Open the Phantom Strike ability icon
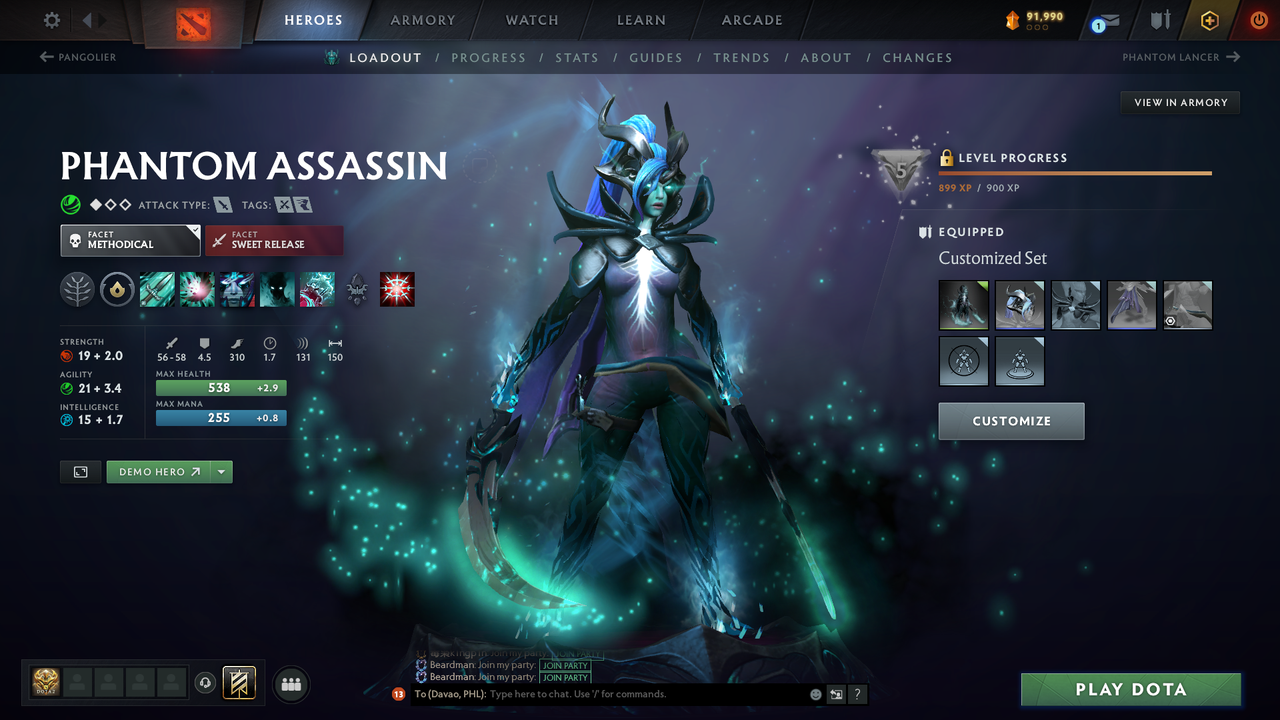Screen dimensions: 1280x720 tap(196, 289)
